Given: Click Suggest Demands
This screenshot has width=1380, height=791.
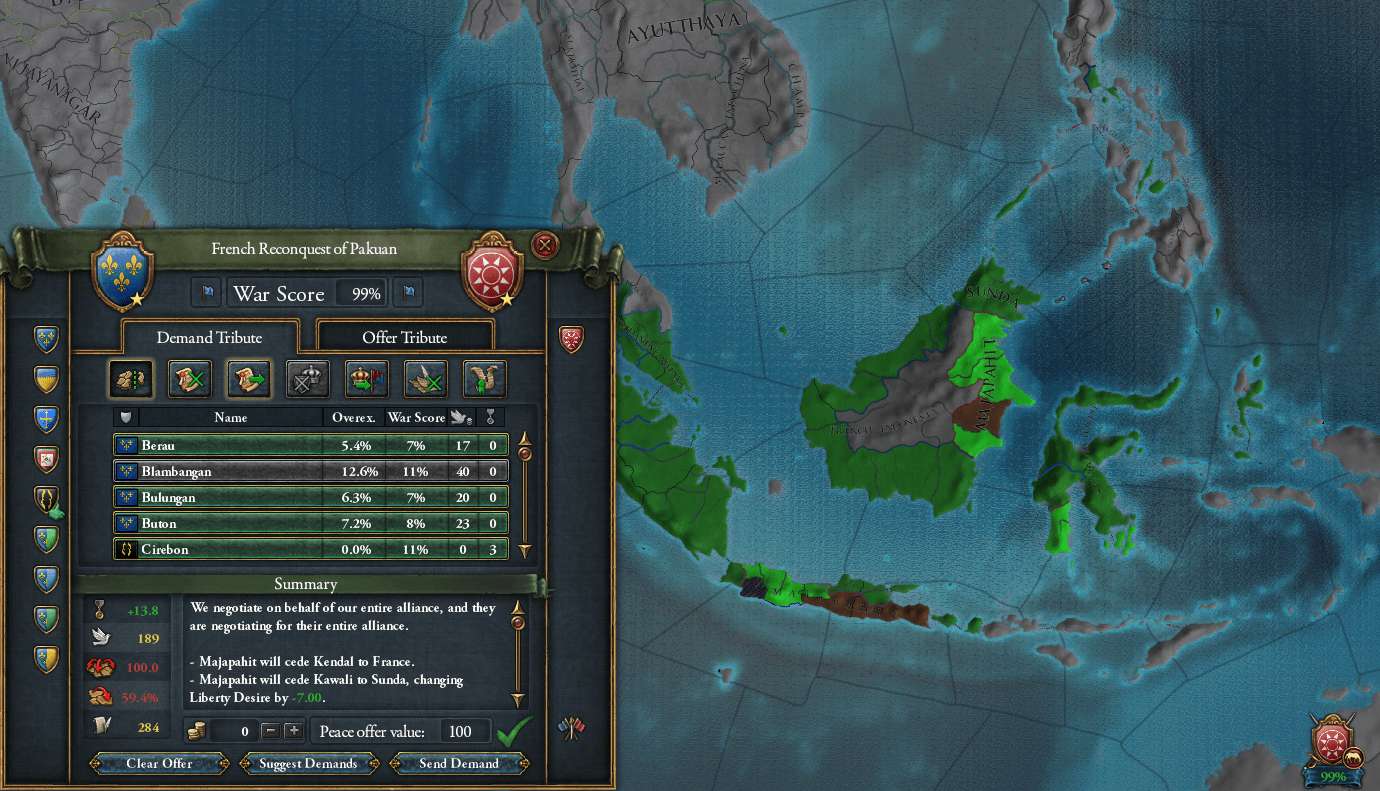Looking at the screenshot, I should click(308, 763).
